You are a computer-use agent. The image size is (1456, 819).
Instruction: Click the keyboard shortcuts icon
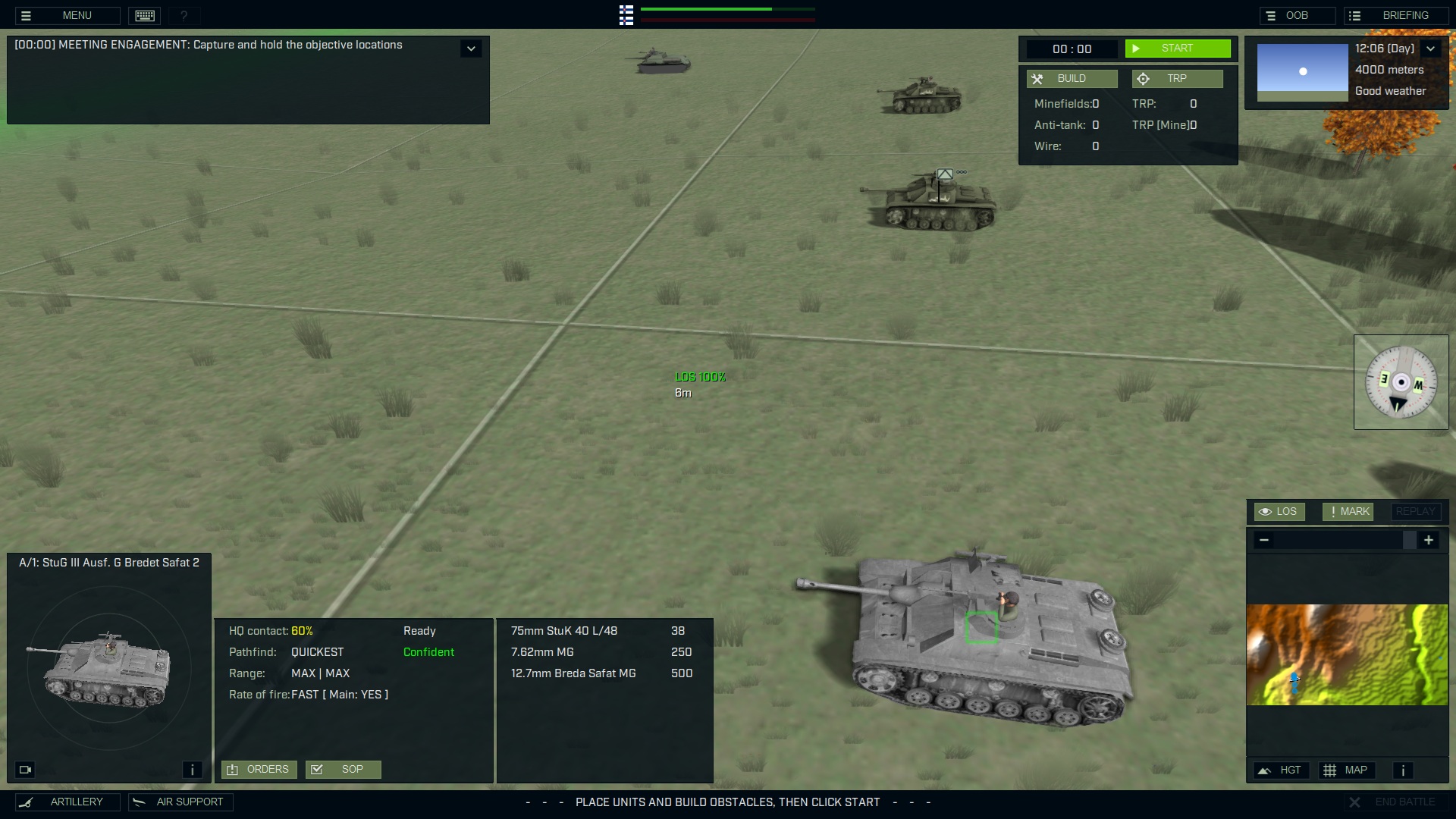145,15
